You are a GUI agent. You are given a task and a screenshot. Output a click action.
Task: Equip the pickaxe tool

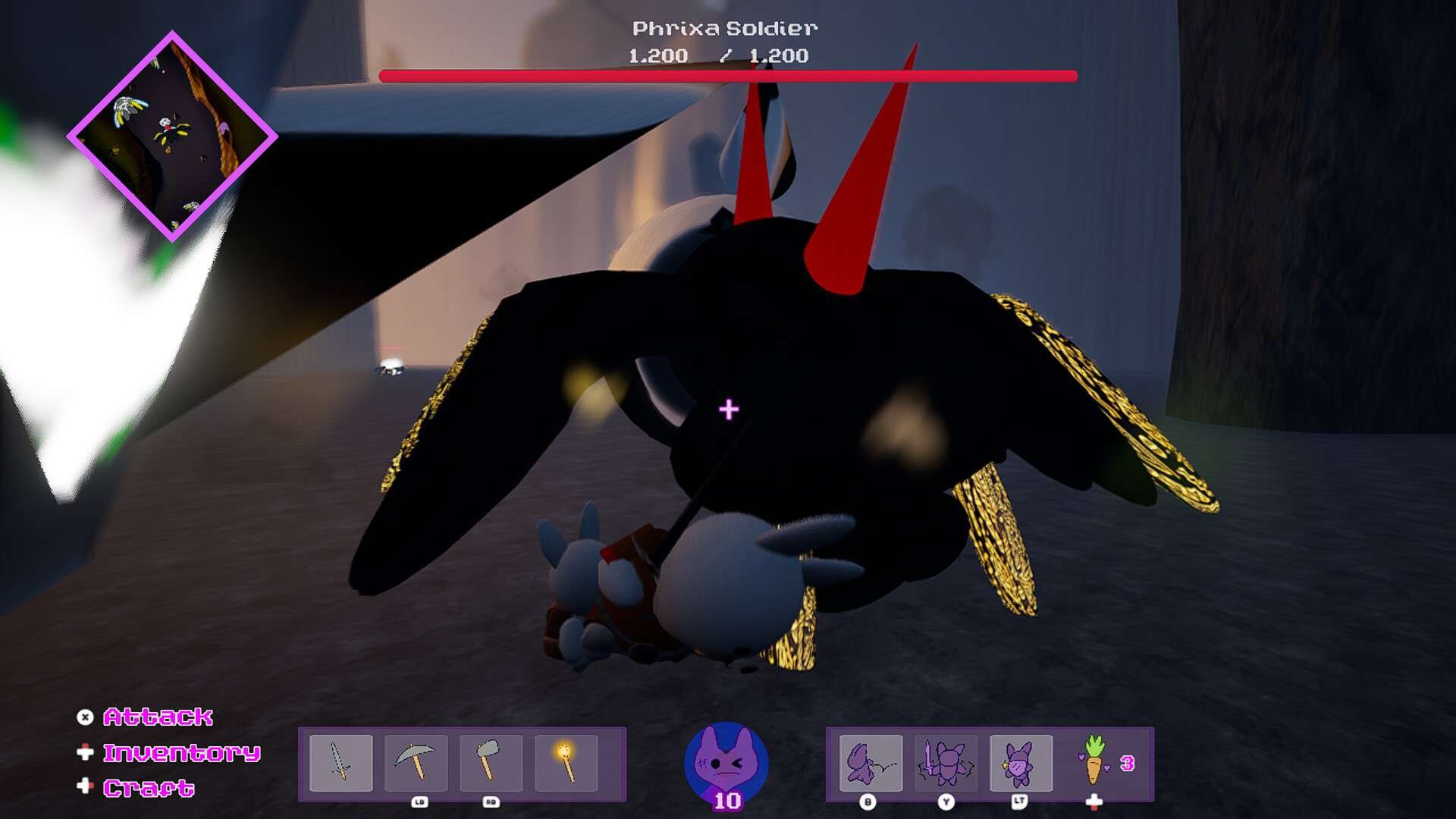click(416, 762)
